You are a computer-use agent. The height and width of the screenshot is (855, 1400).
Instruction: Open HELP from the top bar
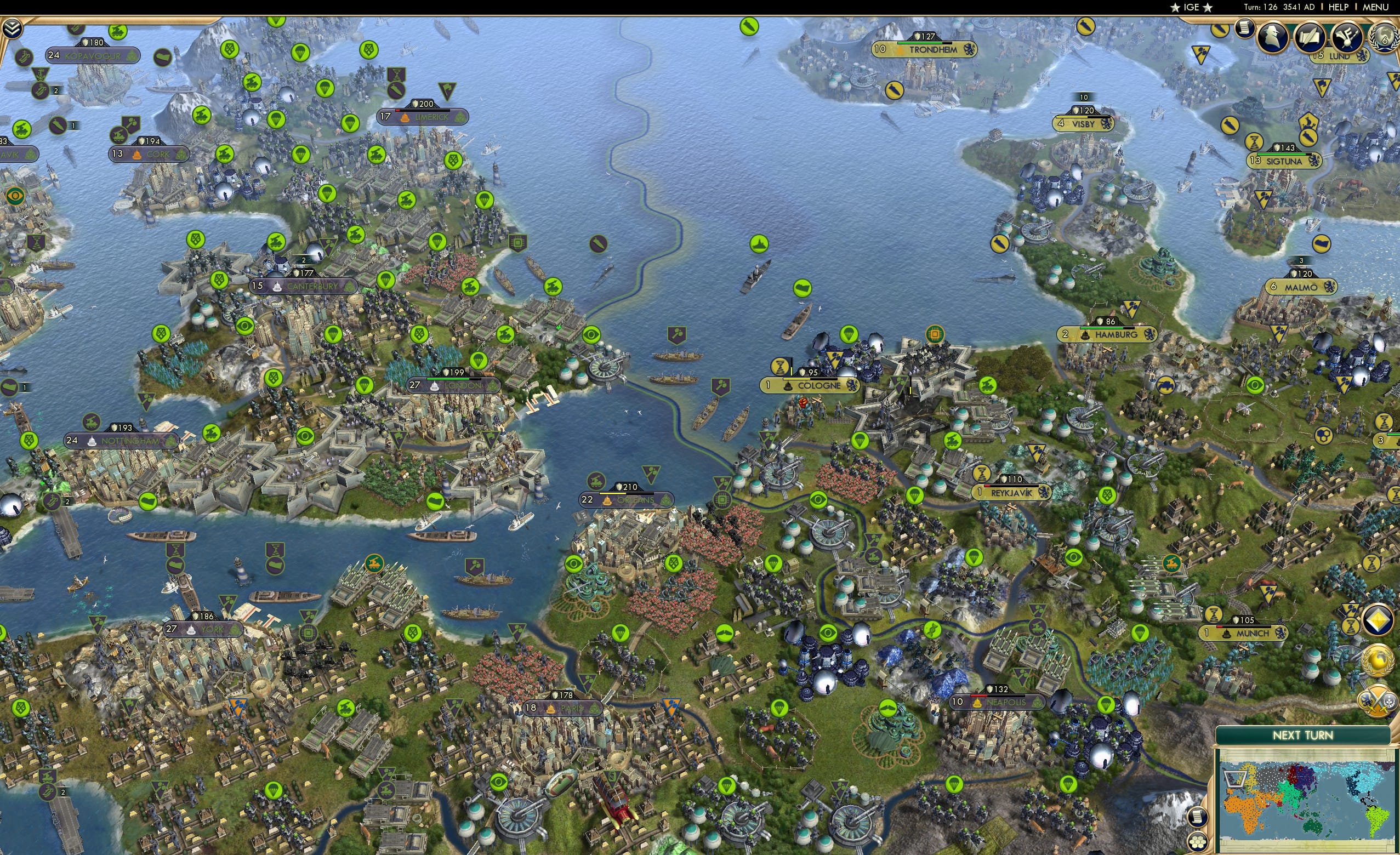click(x=1339, y=7)
